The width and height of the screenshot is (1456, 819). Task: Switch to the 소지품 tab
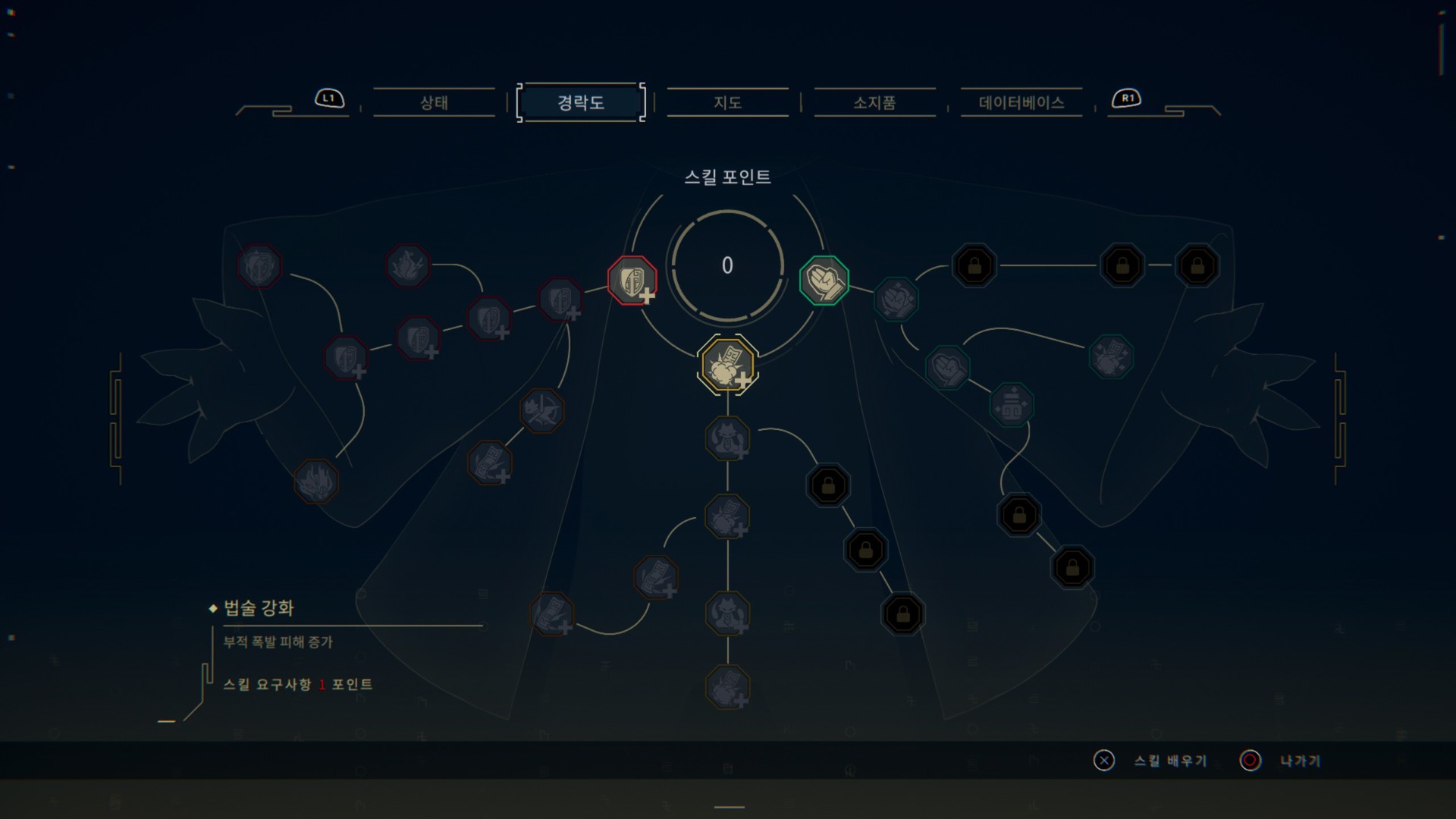point(874,103)
